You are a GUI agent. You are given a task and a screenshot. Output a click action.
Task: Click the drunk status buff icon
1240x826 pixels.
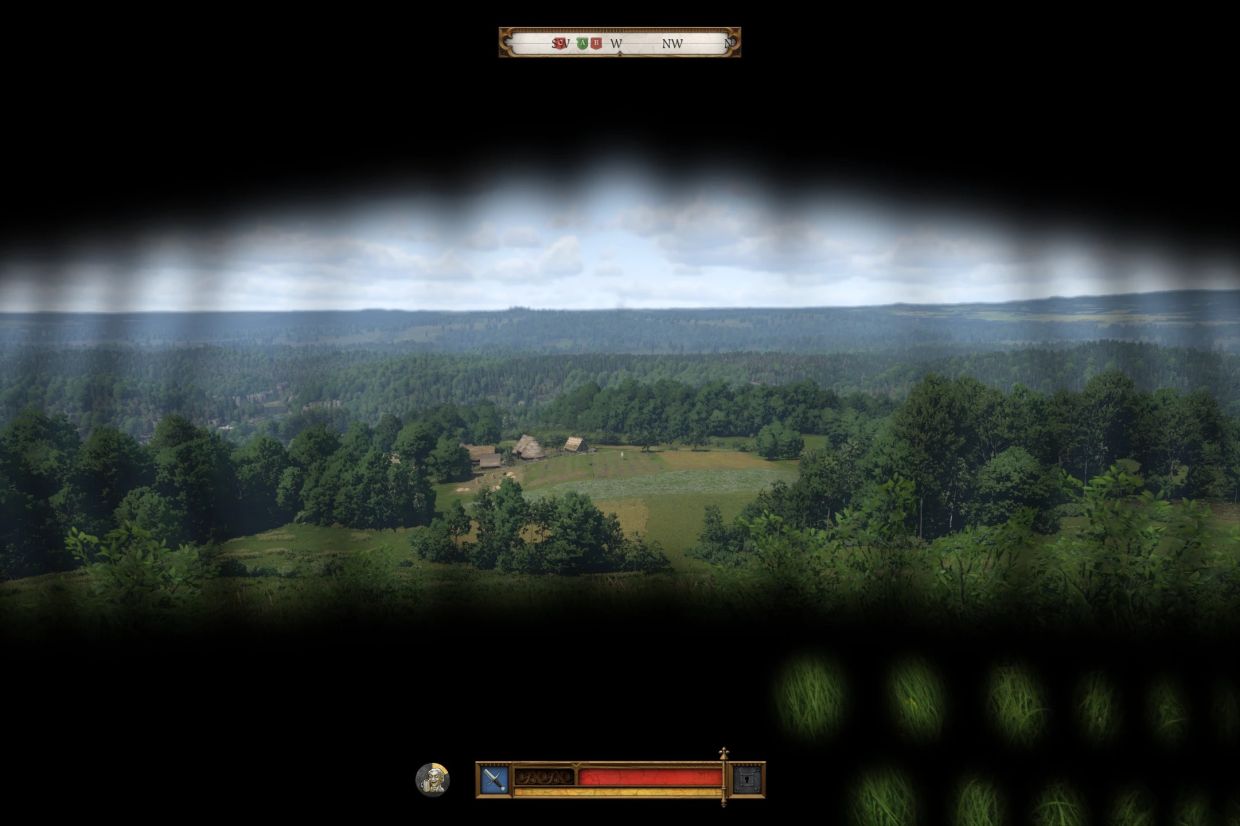pos(432,779)
